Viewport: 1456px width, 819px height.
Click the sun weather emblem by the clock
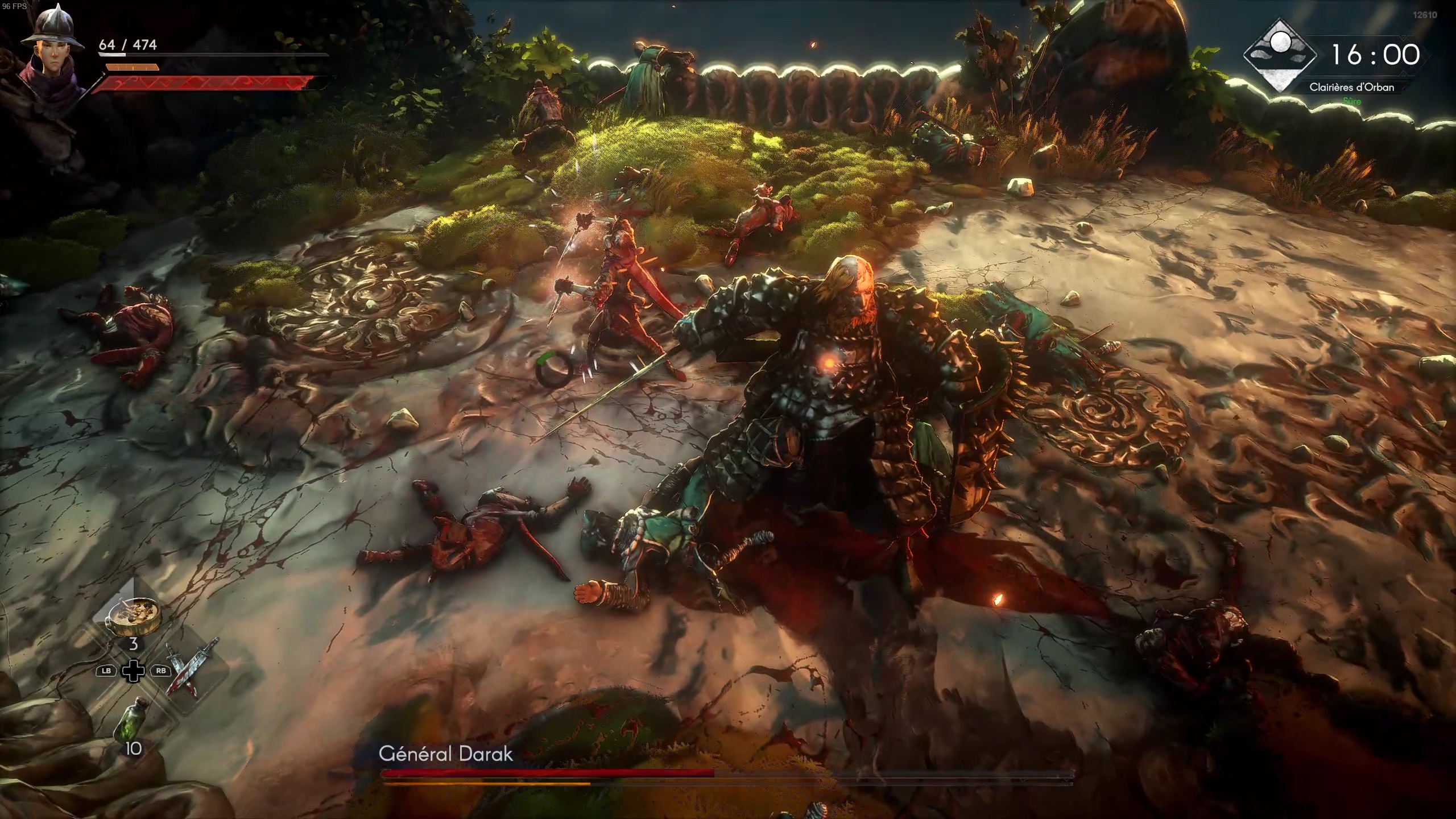(x=1280, y=55)
